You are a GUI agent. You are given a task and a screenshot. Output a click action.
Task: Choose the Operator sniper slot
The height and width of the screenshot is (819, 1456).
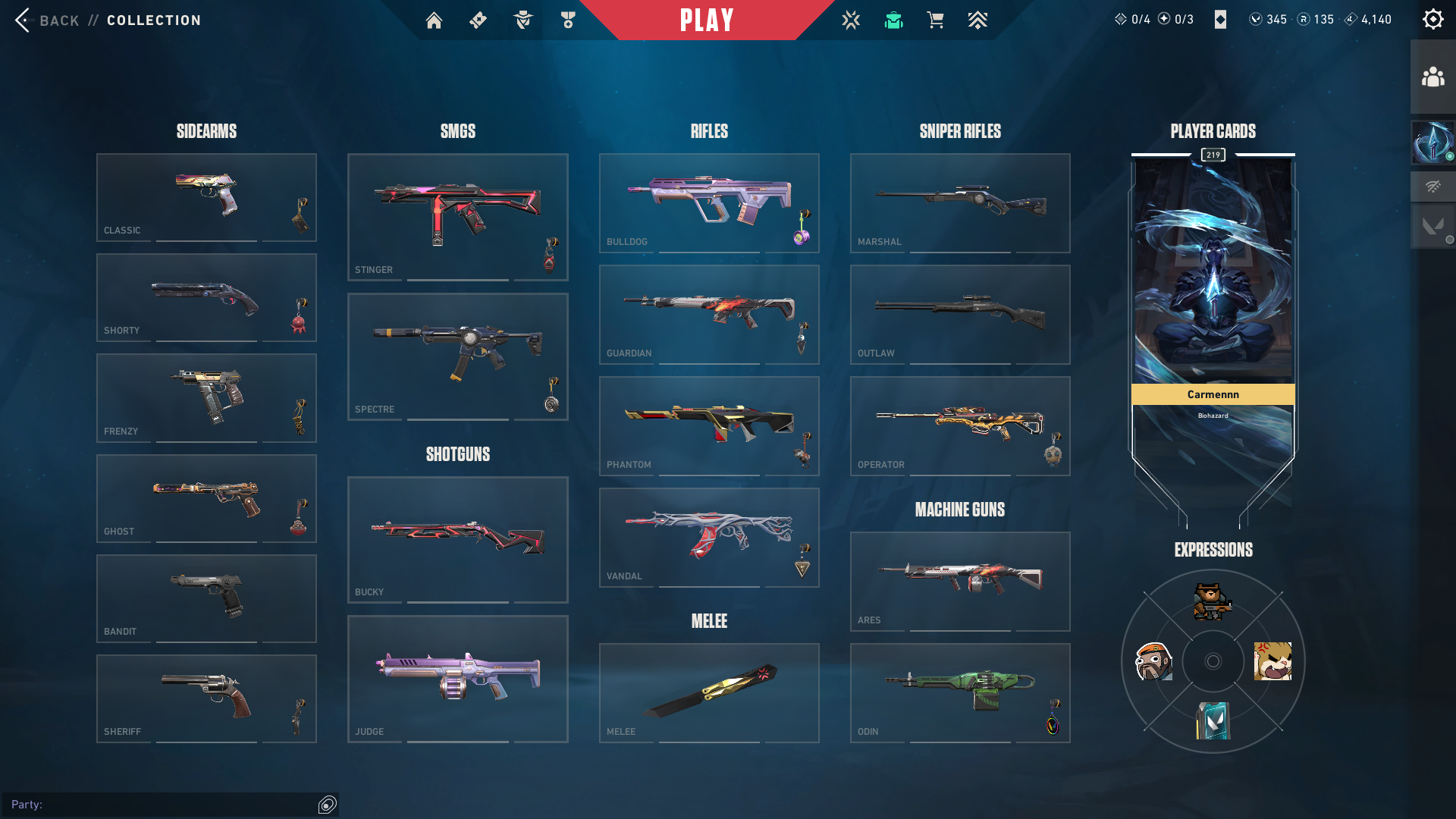960,425
